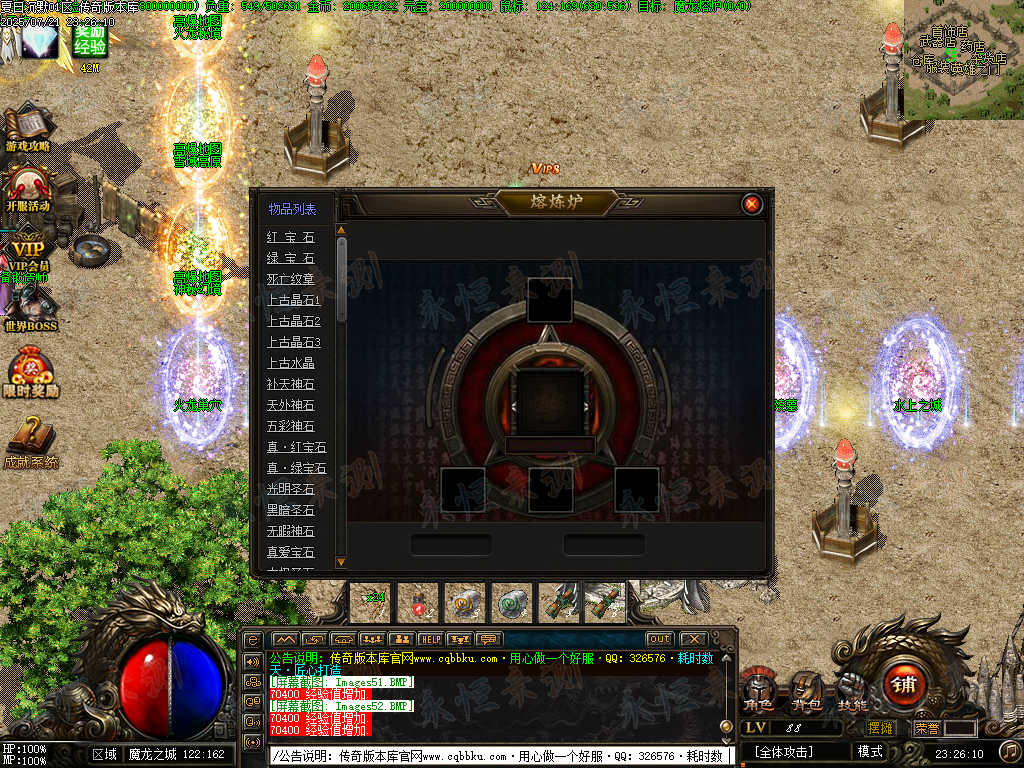Click the red 铺 shop button
This screenshot has width=1024, height=768.
[x=905, y=686]
